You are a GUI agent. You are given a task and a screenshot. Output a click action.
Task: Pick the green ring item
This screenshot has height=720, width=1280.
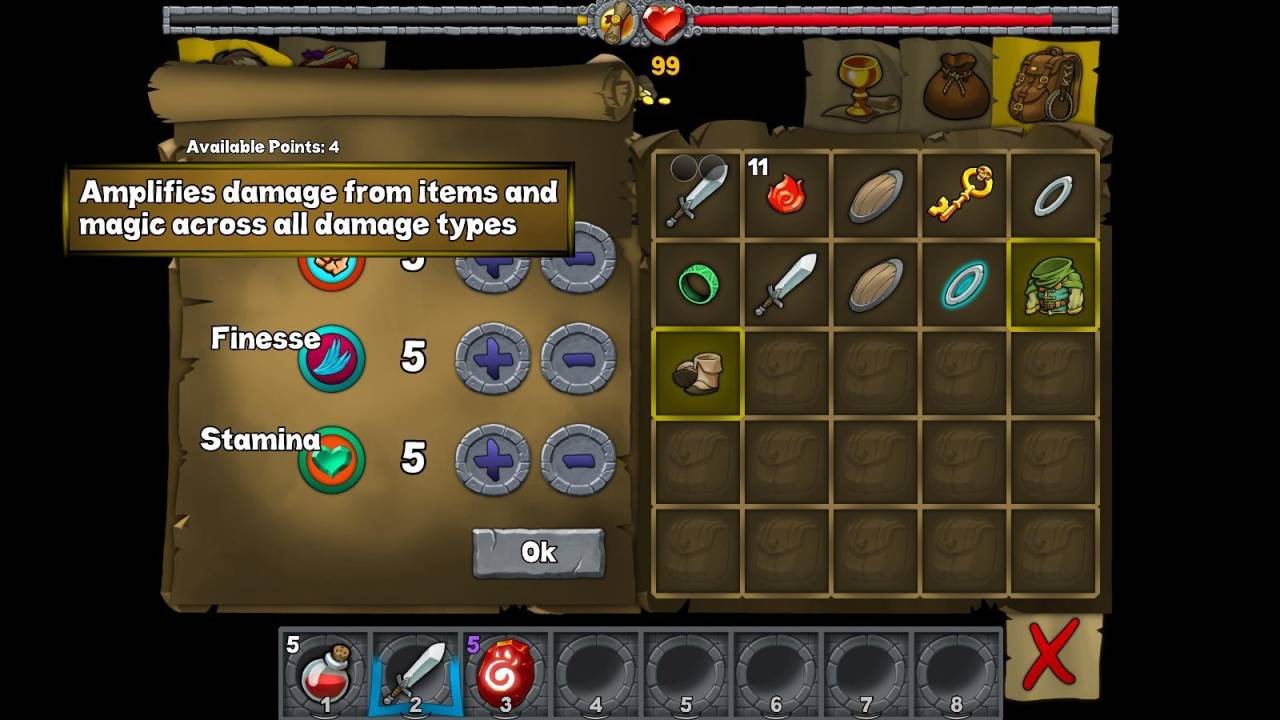tap(698, 285)
